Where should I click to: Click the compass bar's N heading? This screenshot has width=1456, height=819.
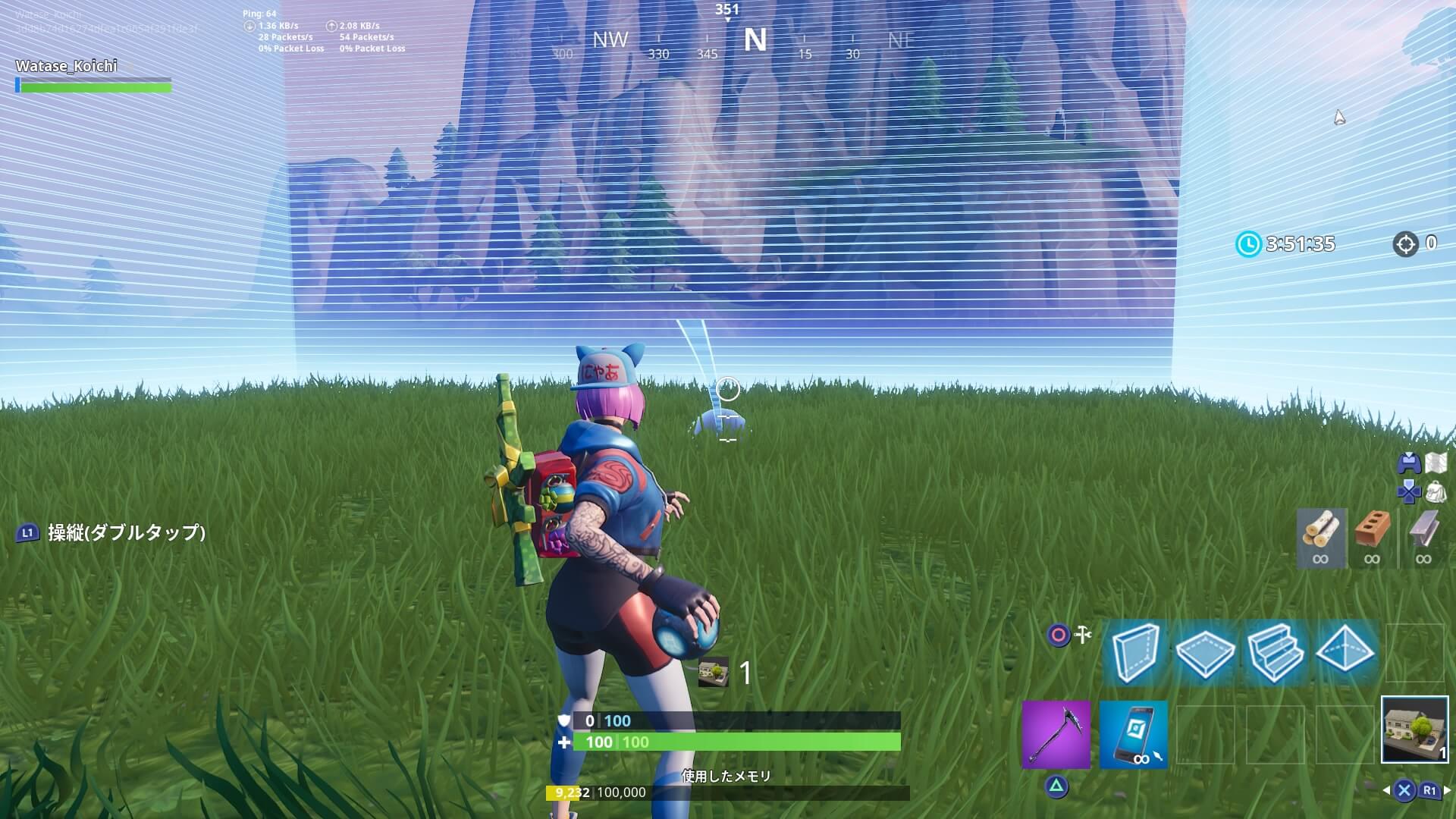(755, 40)
